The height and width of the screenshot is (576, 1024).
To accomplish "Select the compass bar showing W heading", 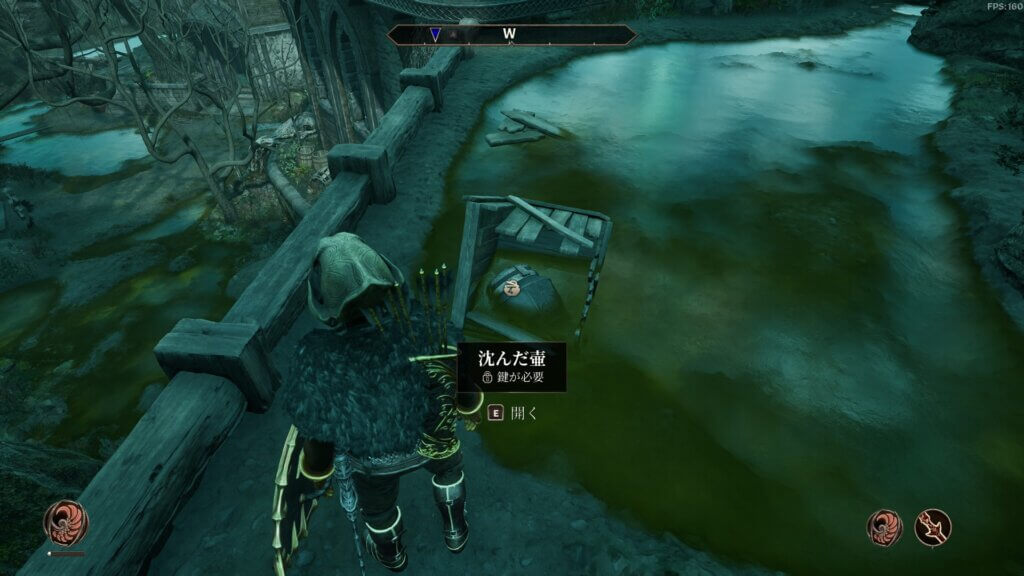I will 511,35.
